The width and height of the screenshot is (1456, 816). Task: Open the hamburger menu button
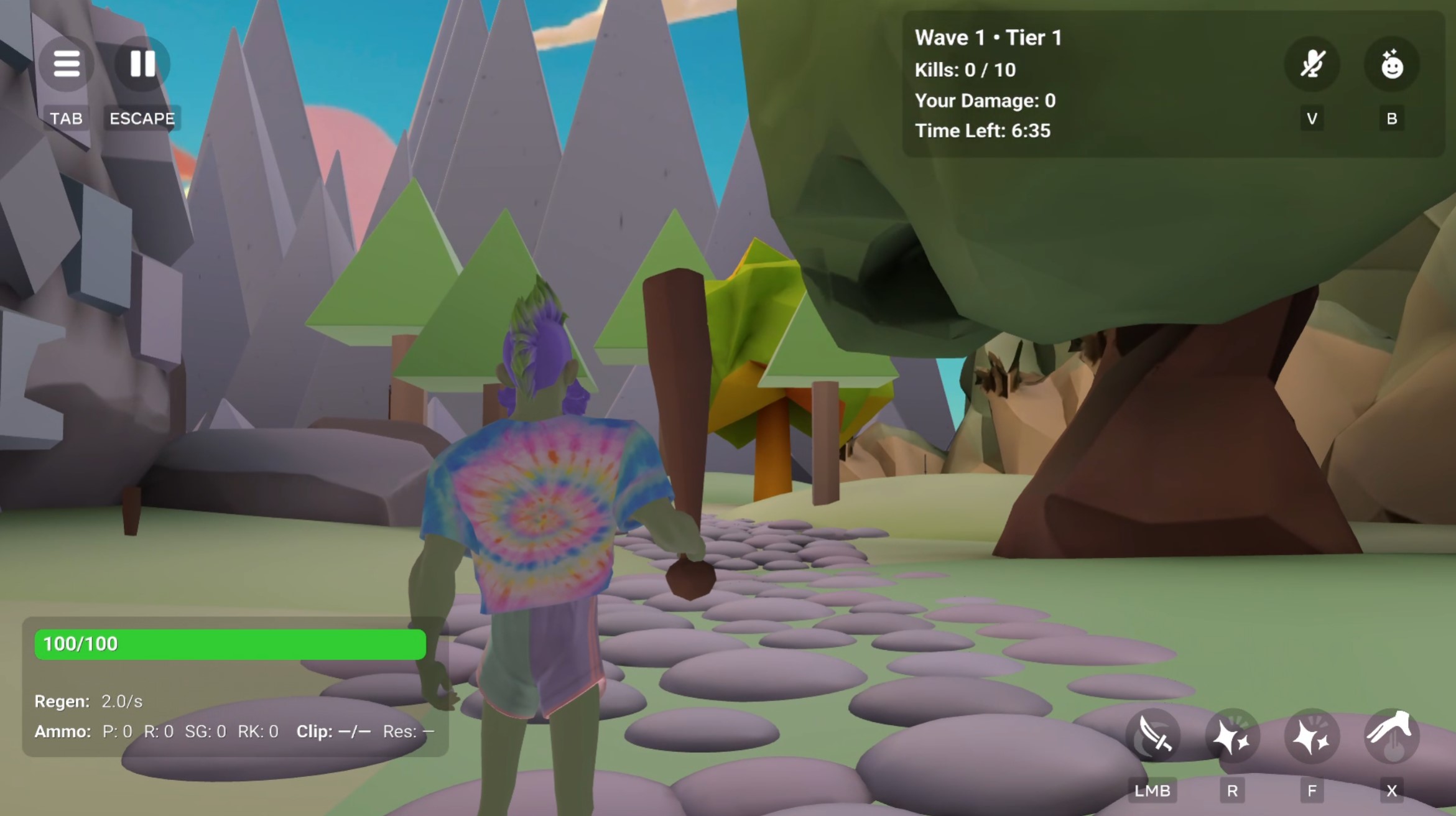click(x=67, y=63)
